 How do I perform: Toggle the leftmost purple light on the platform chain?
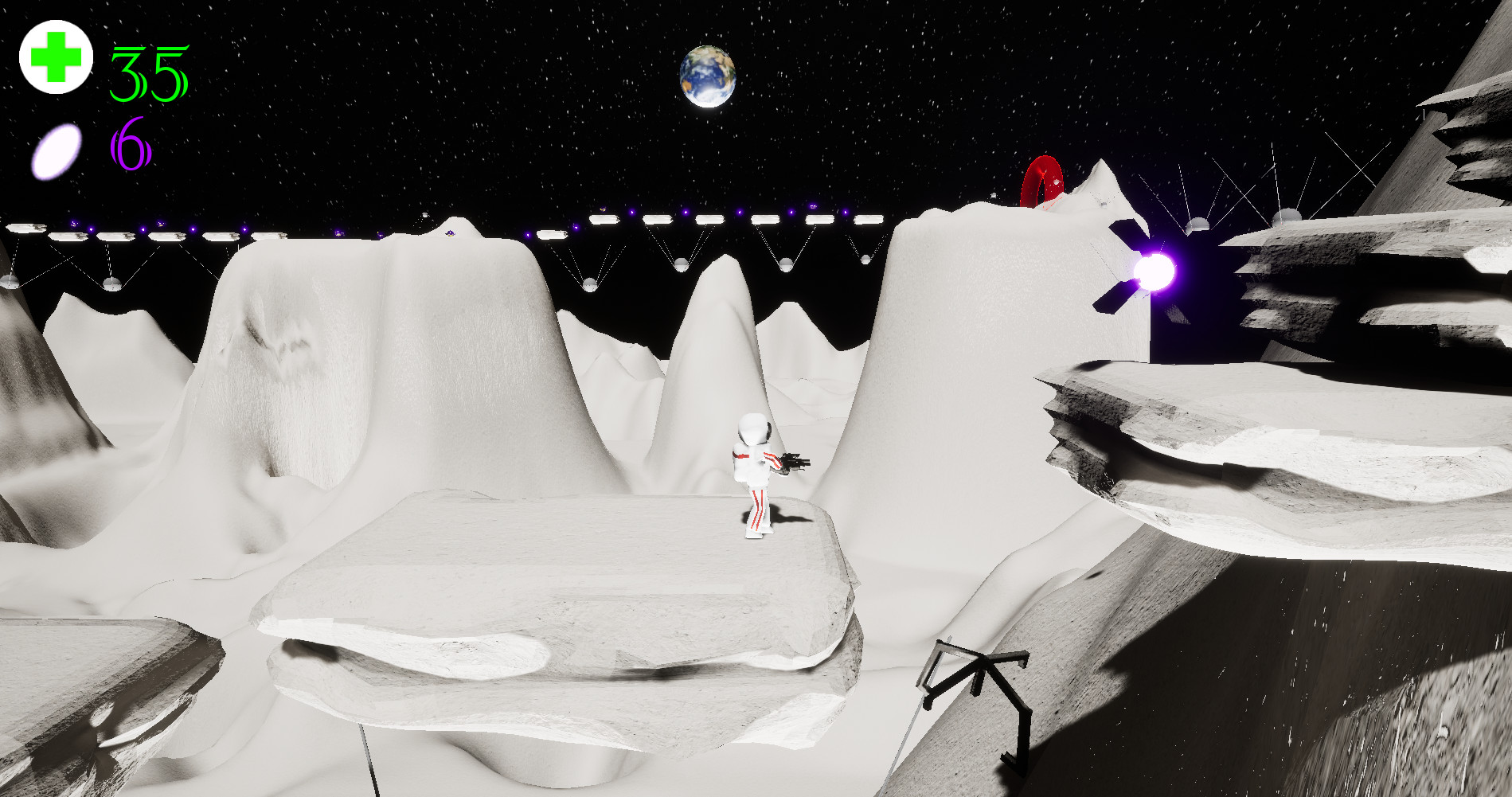74,223
